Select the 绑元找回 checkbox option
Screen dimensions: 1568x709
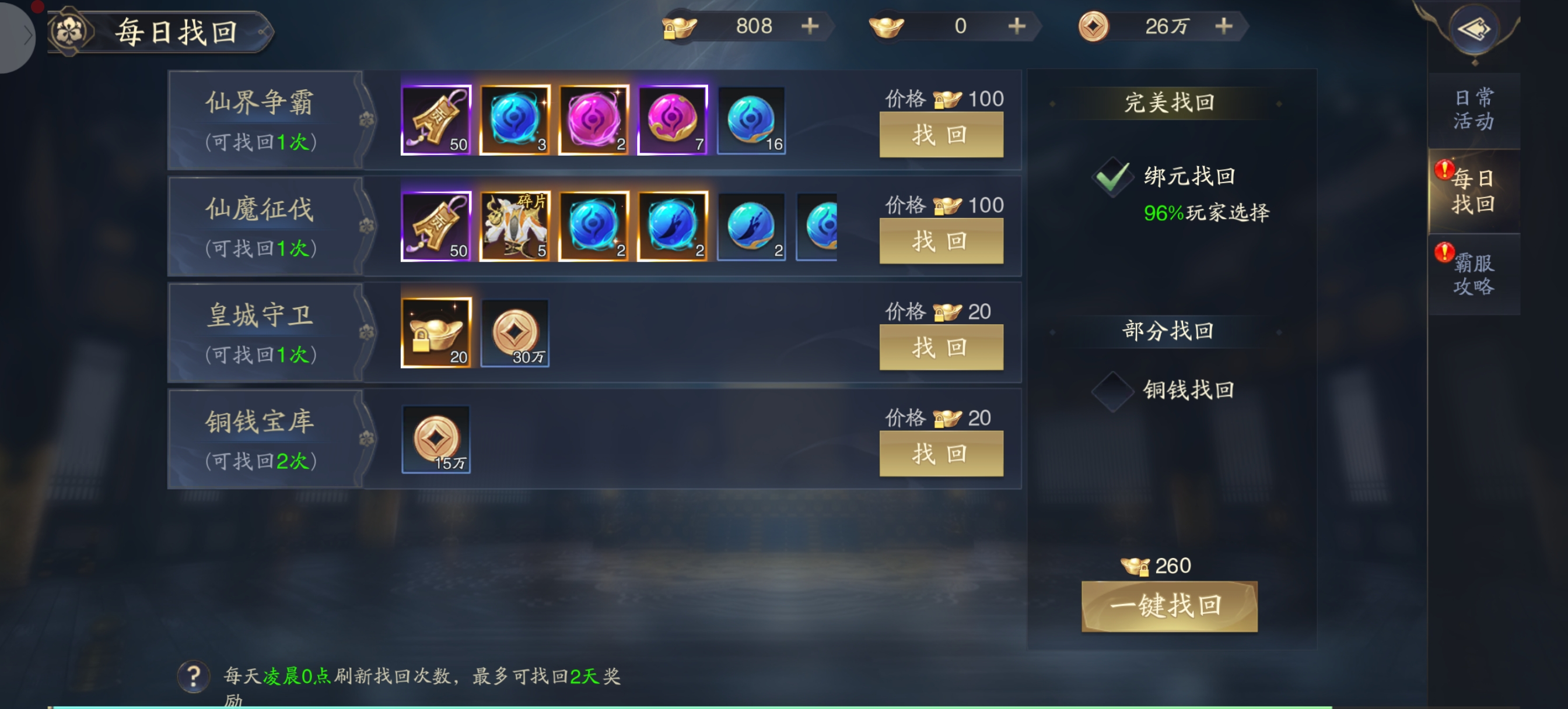click(1112, 177)
